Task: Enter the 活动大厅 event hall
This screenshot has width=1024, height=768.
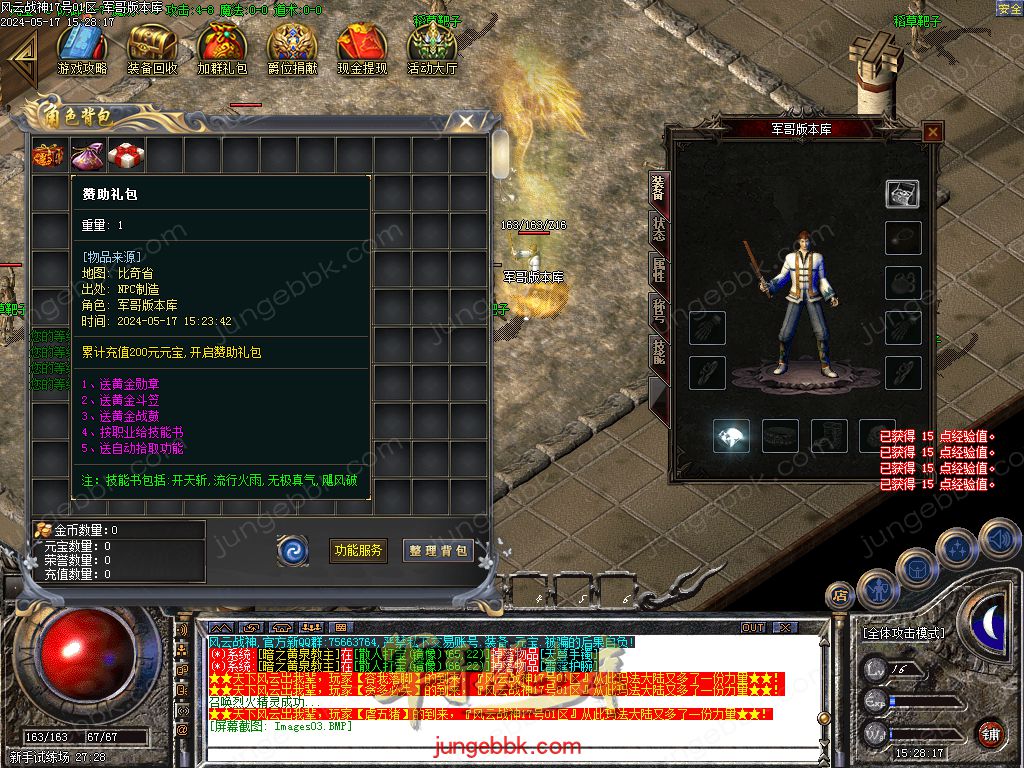Action: tap(432, 47)
